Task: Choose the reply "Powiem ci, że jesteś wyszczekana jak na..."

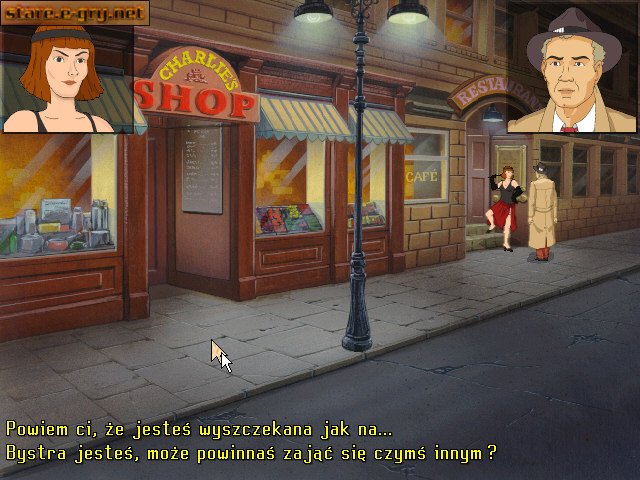Action: [x=200, y=429]
